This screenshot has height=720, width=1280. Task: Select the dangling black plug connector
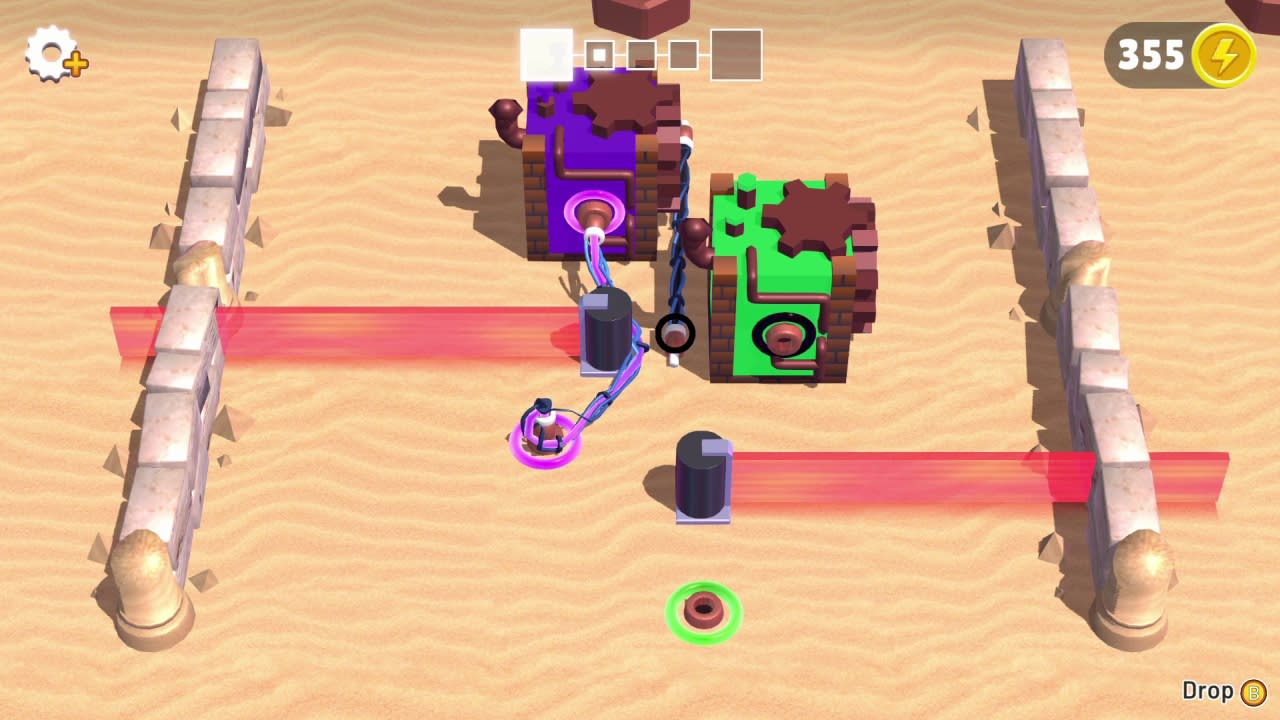click(677, 334)
